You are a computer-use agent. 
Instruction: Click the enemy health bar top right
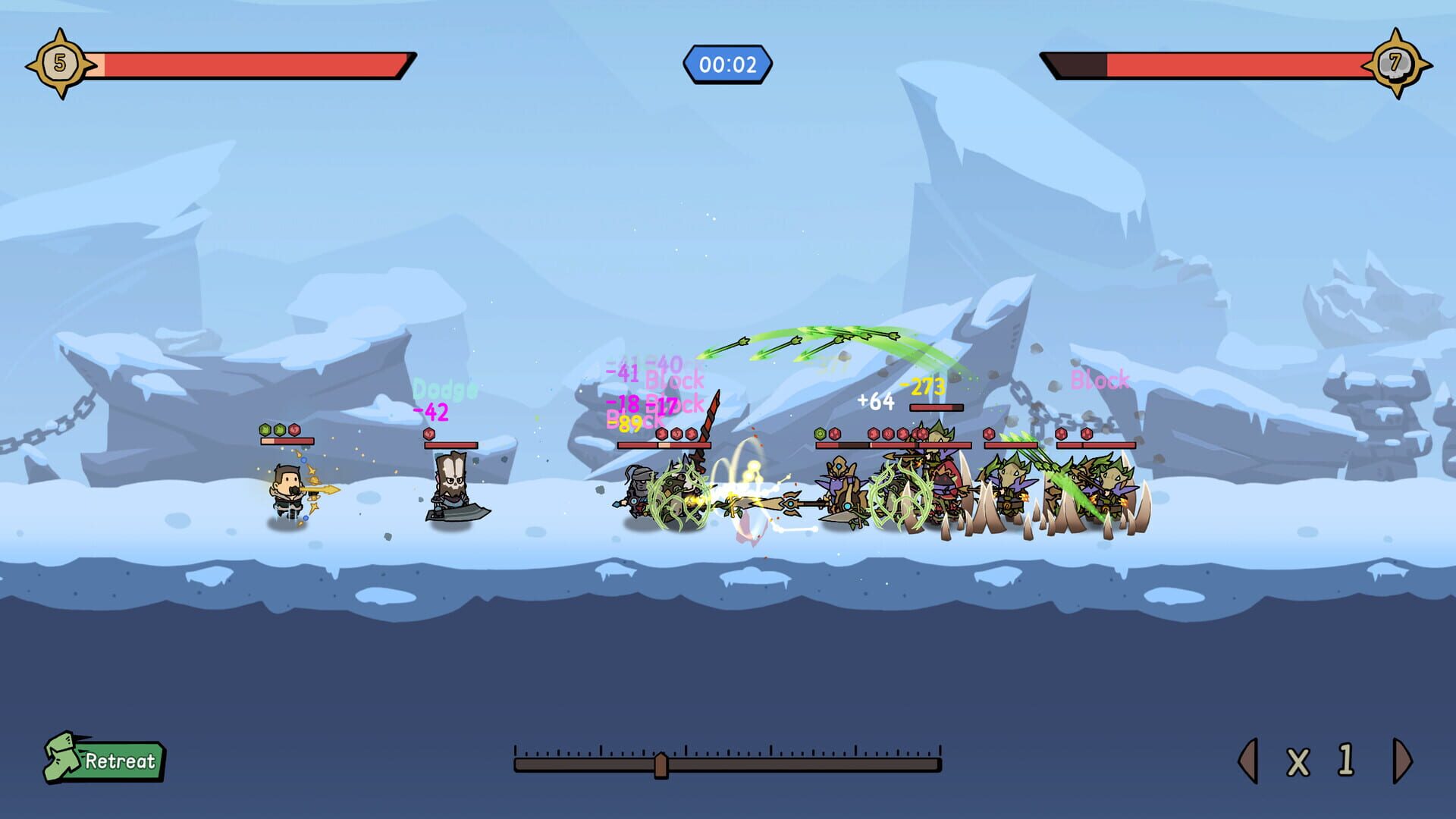click(1213, 64)
